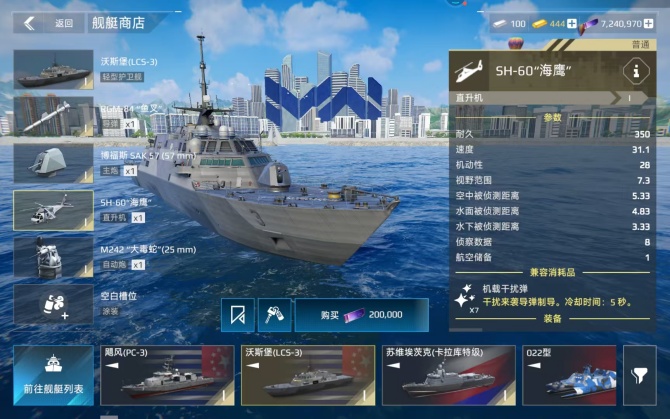
Task: Buy the ship for 200,000 with 购买
Action: click(360, 314)
